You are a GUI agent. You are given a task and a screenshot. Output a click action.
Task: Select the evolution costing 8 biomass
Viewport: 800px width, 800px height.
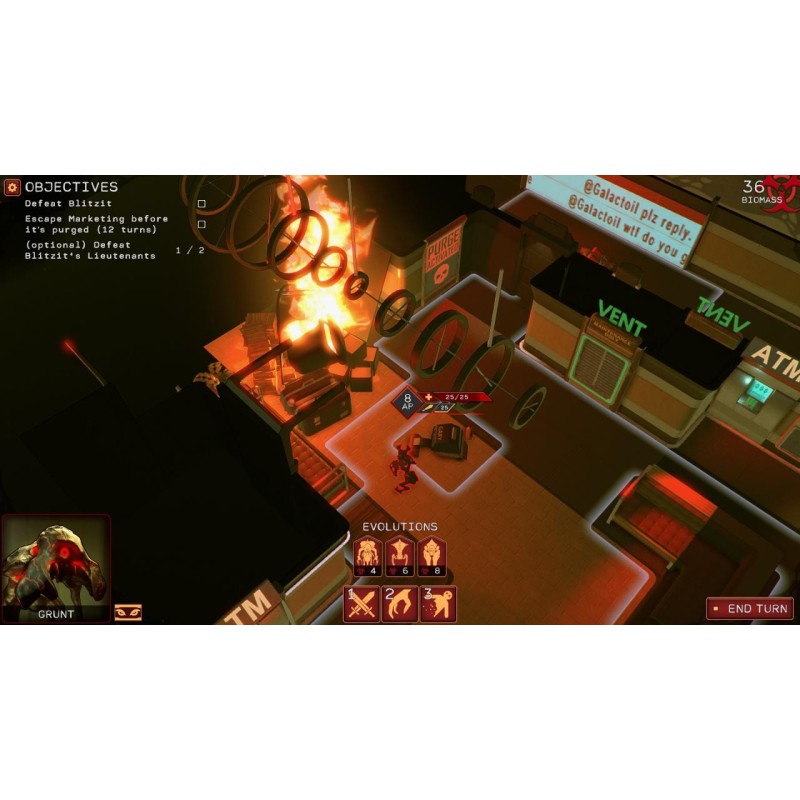[x=431, y=556]
